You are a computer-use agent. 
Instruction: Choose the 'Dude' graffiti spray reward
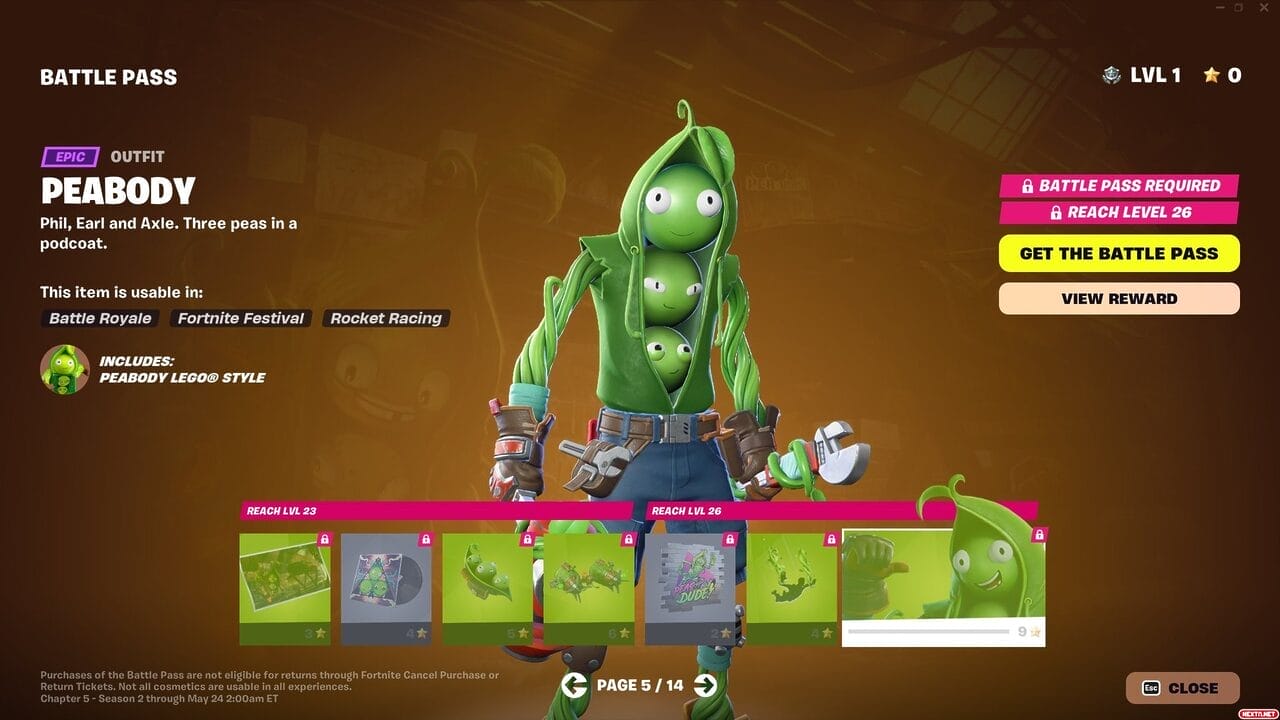[x=690, y=589]
